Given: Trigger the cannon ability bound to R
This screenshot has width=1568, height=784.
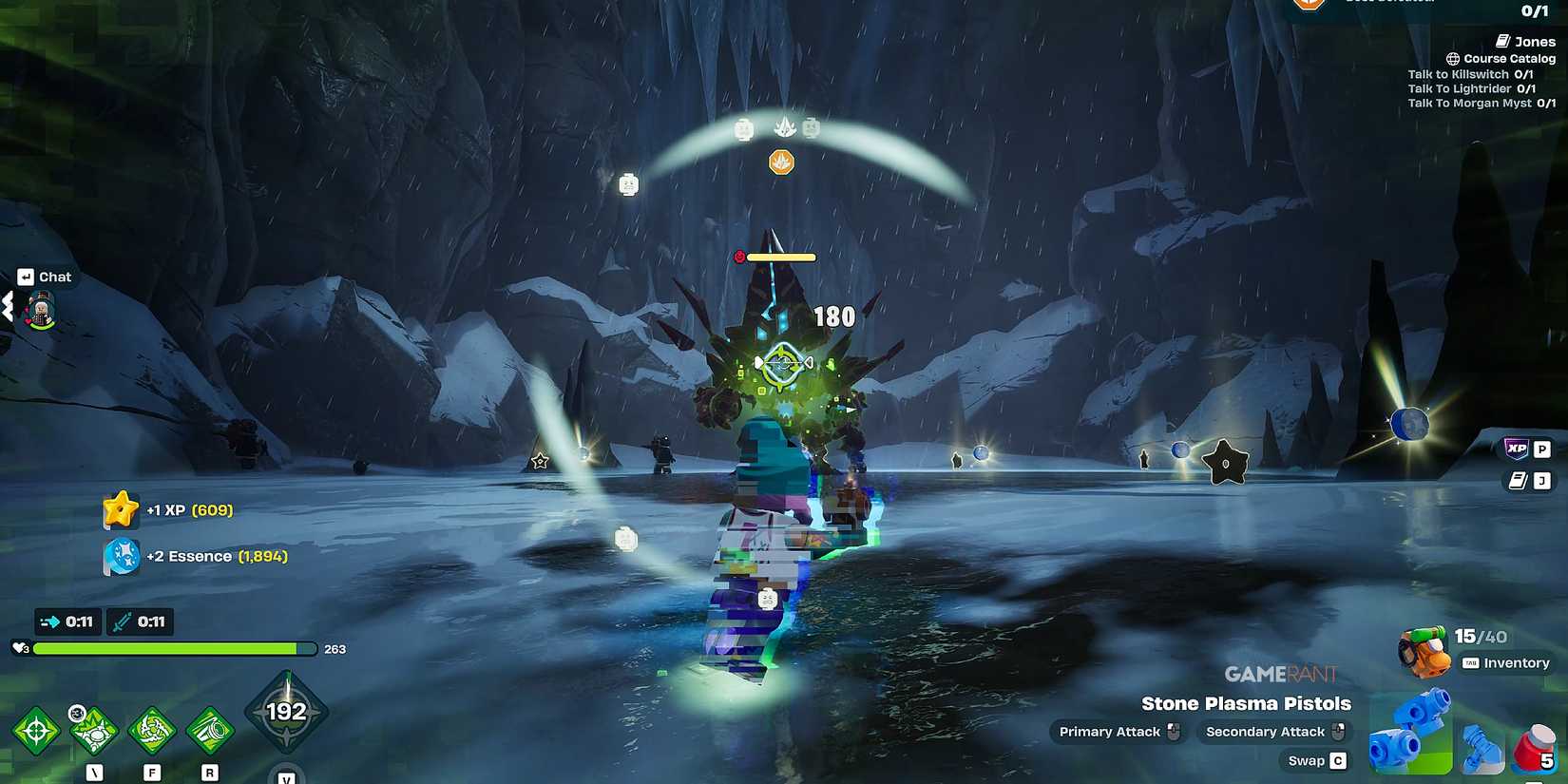Looking at the screenshot, I should [209, 730].
